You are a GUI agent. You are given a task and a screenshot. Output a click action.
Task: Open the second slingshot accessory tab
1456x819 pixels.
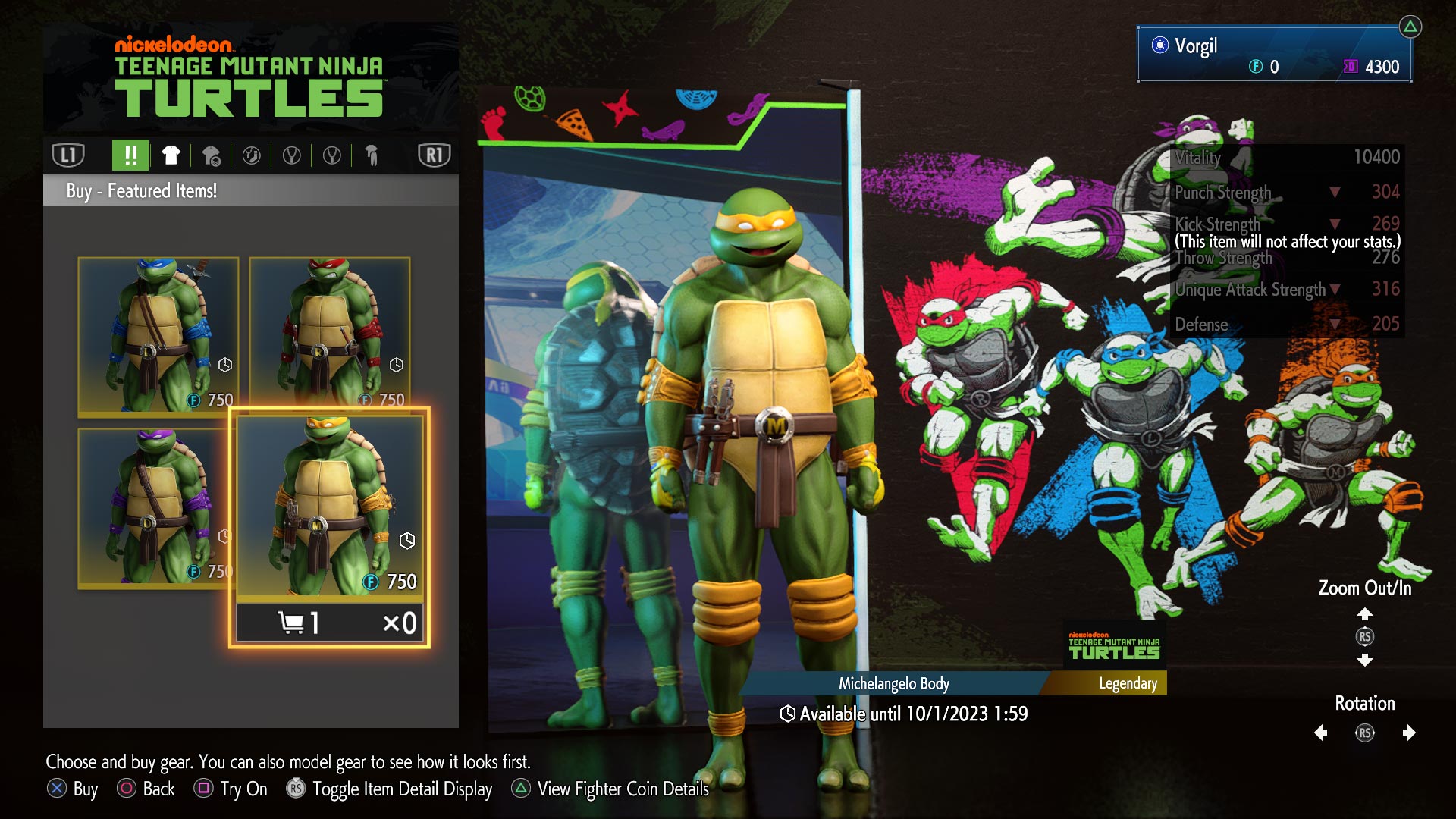(x=331, y=156)
